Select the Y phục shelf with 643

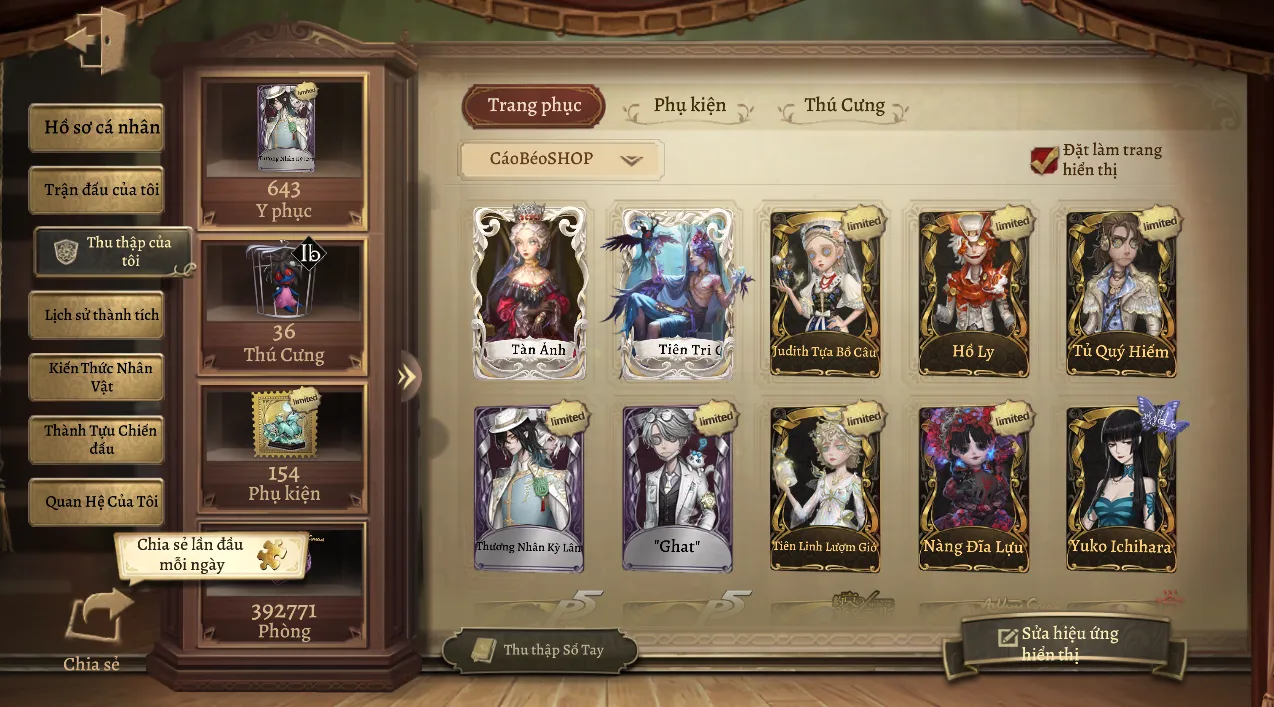coord(284,150)
